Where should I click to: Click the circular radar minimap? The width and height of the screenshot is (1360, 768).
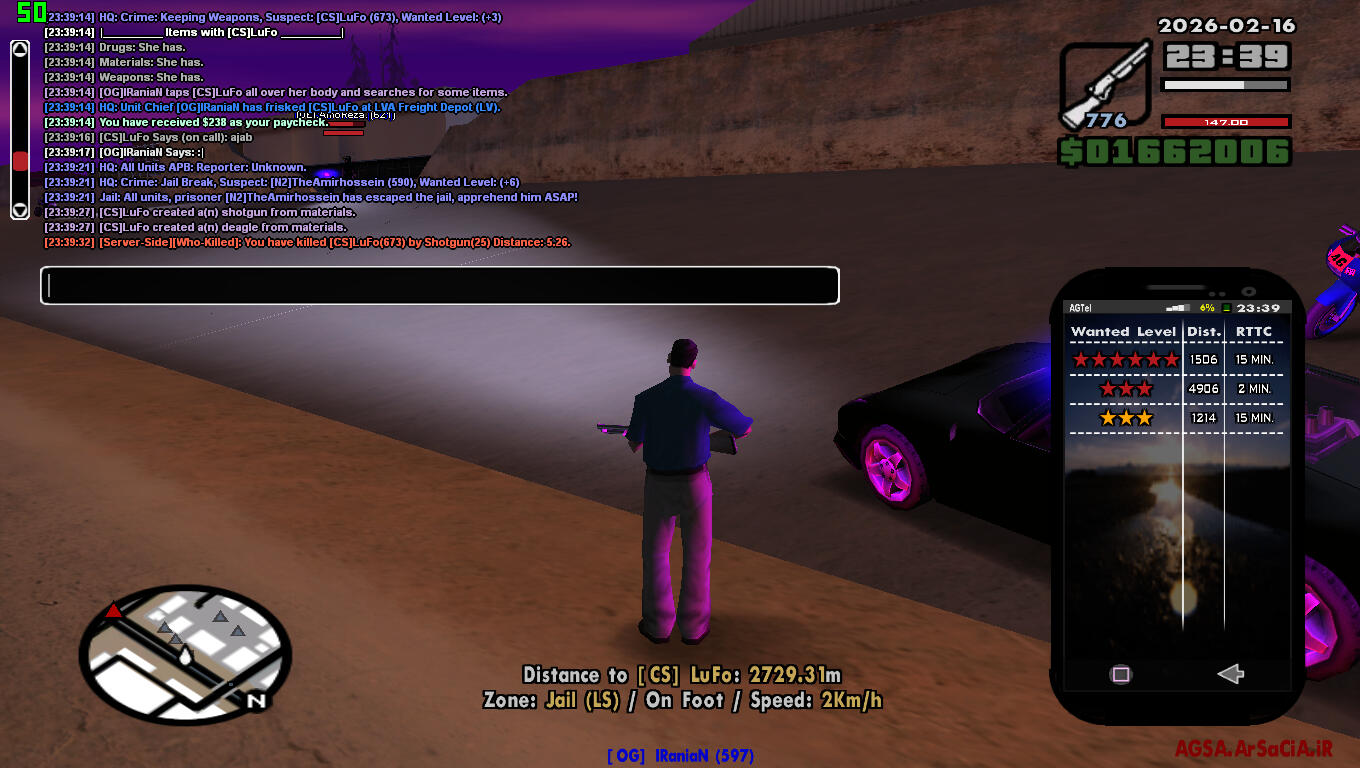[185, 650]
